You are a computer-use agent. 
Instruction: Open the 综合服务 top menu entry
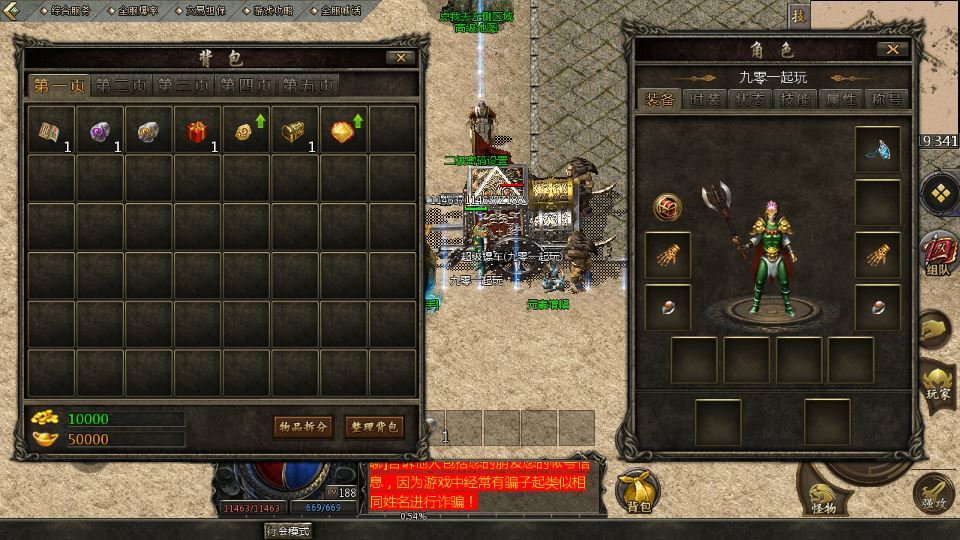66,10
